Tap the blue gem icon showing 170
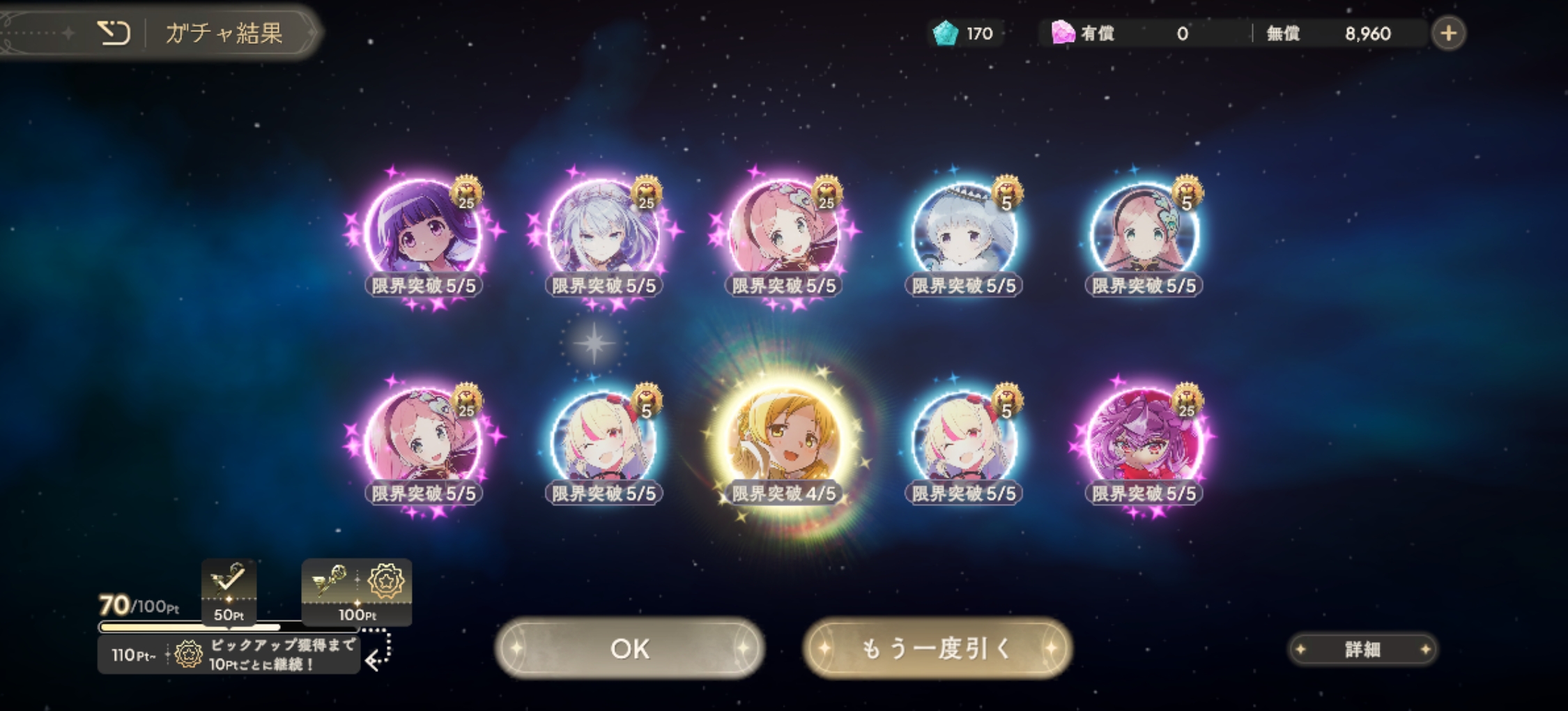Viewport: 1568px width, 711px height. click(946, 31)
